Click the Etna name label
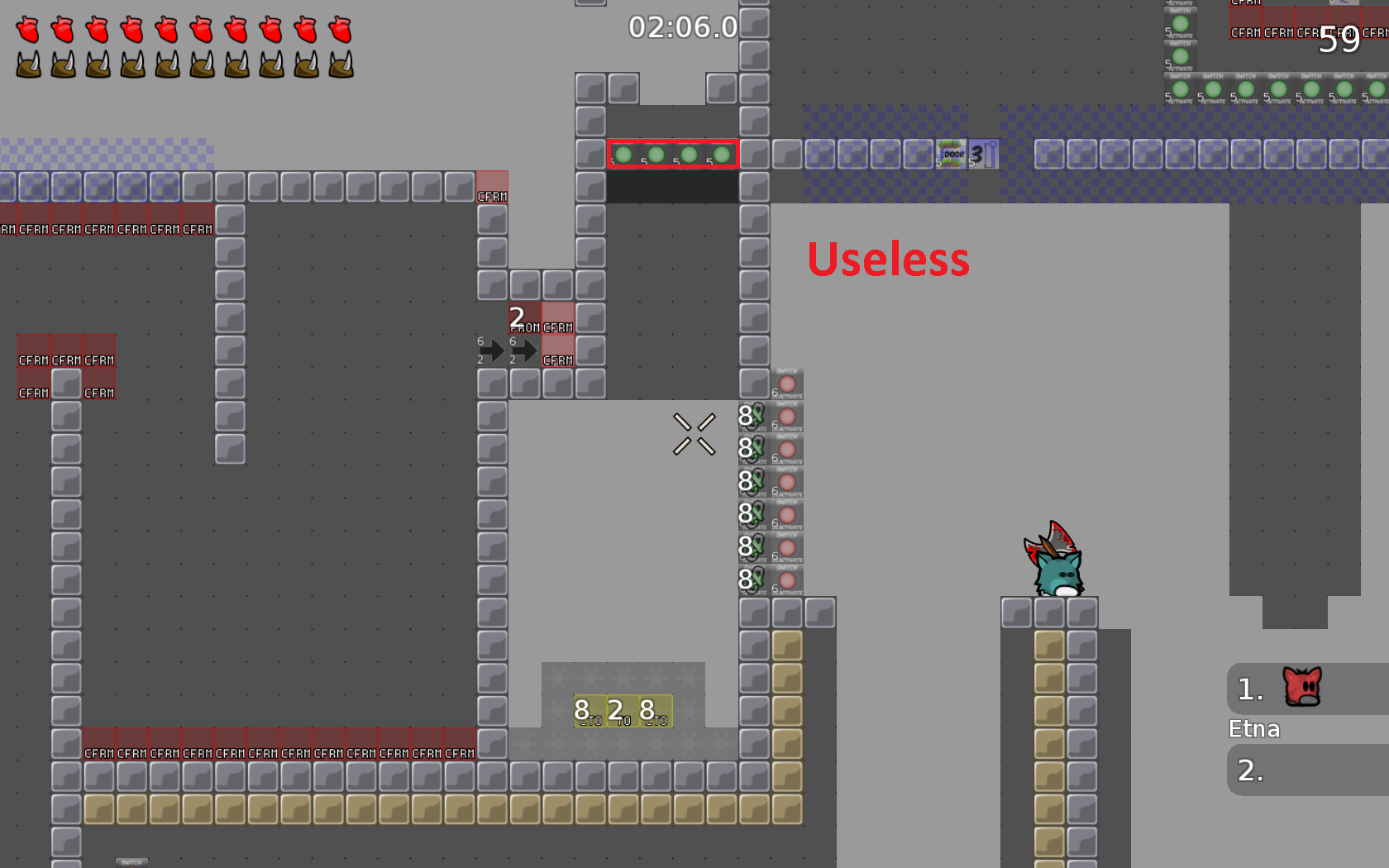 point(1253,729)
